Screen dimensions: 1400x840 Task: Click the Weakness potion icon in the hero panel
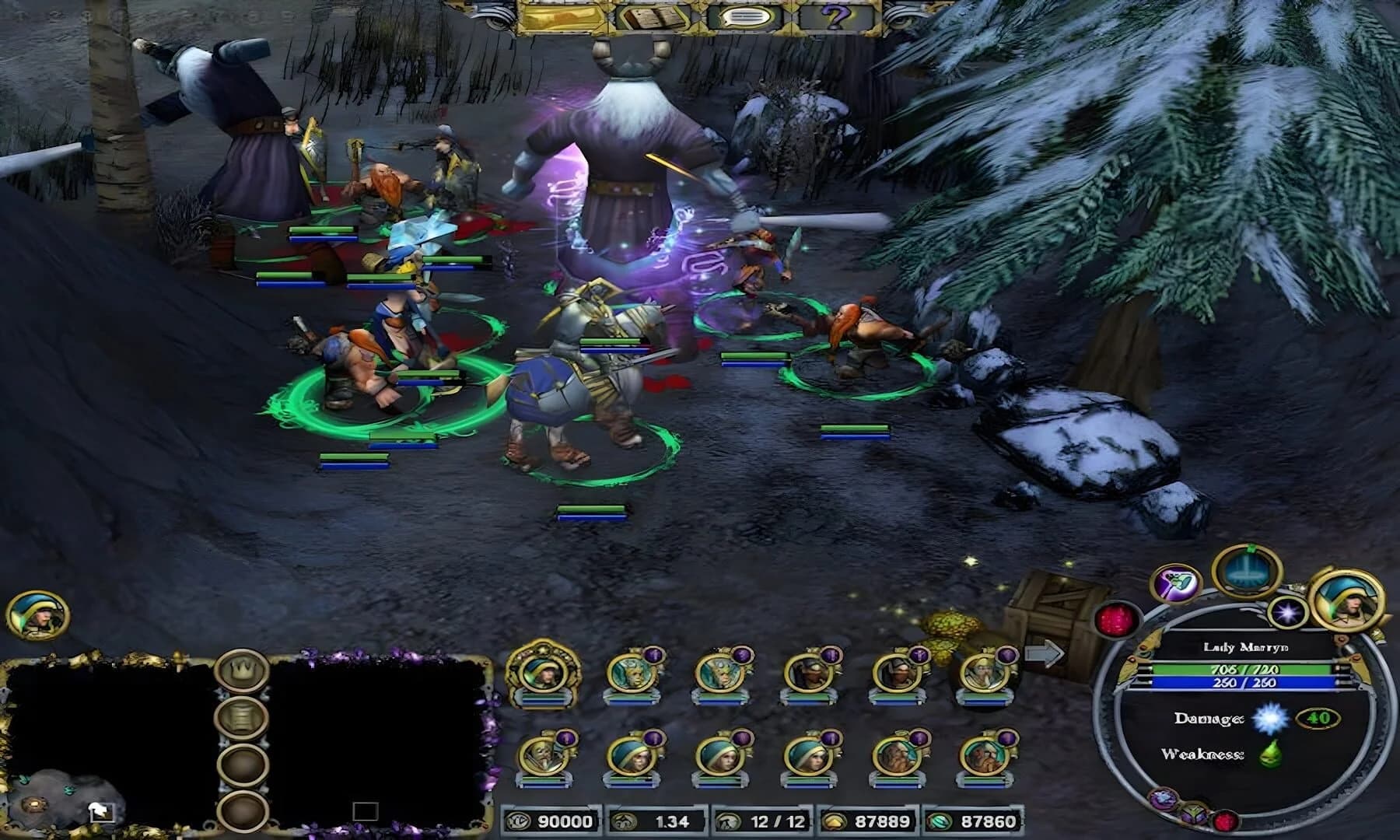[1269, 753]
